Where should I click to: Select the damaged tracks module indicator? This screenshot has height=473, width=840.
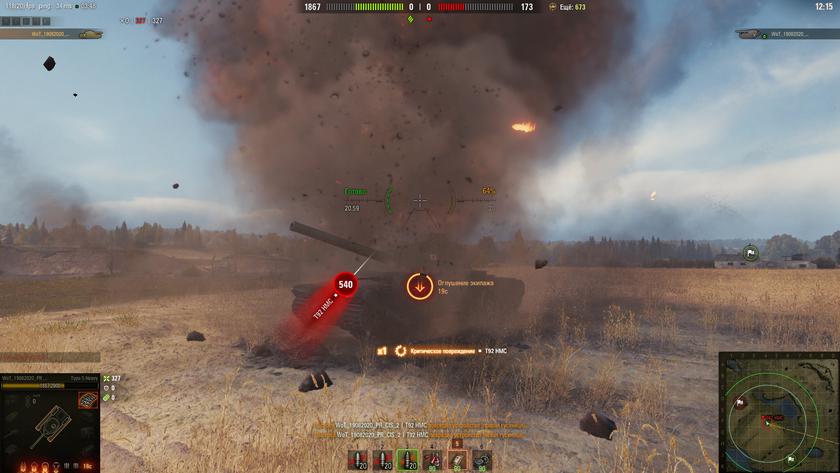click(x=87, y=401)
